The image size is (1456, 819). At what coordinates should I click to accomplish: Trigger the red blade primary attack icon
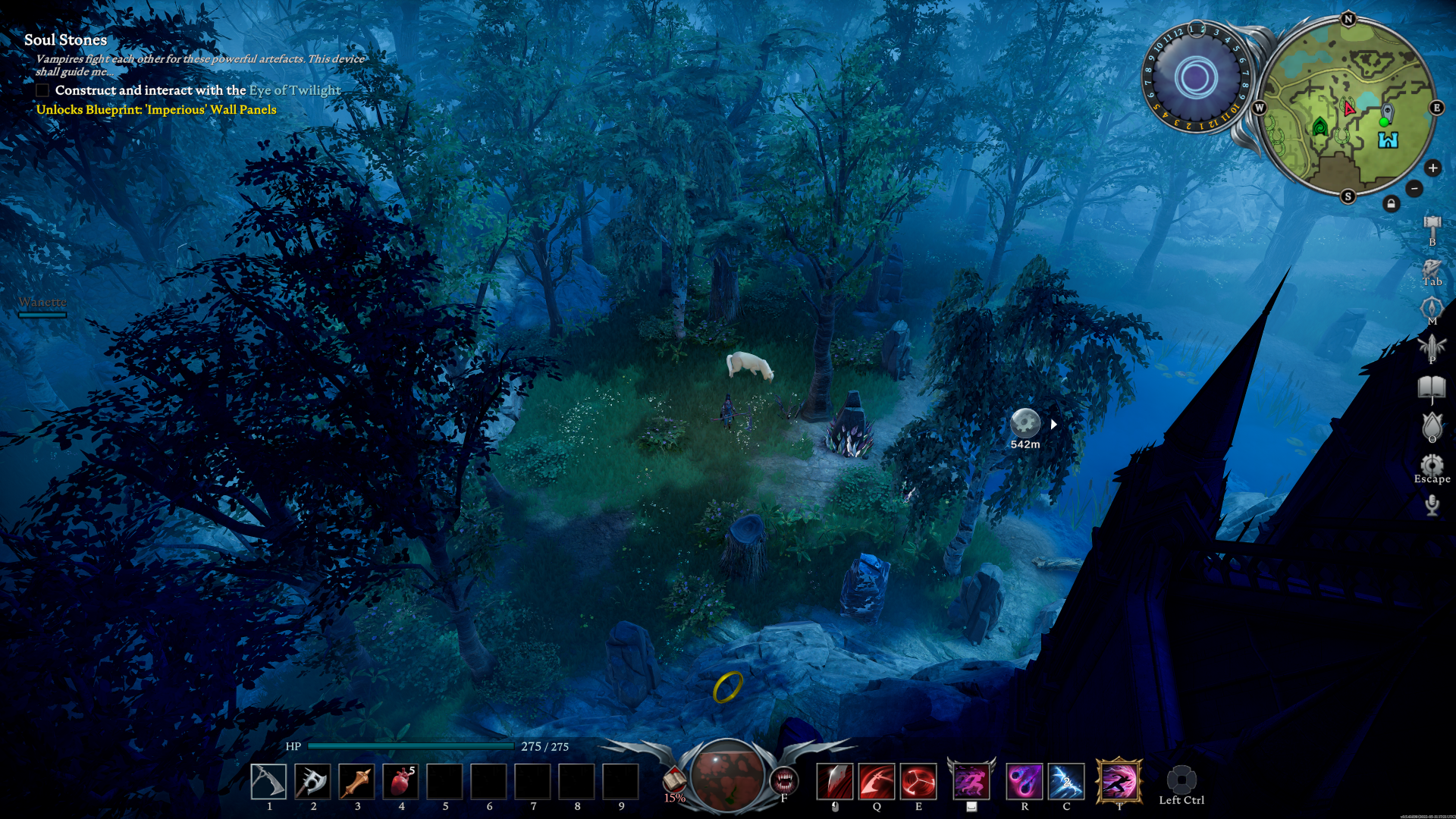(834, 782)
